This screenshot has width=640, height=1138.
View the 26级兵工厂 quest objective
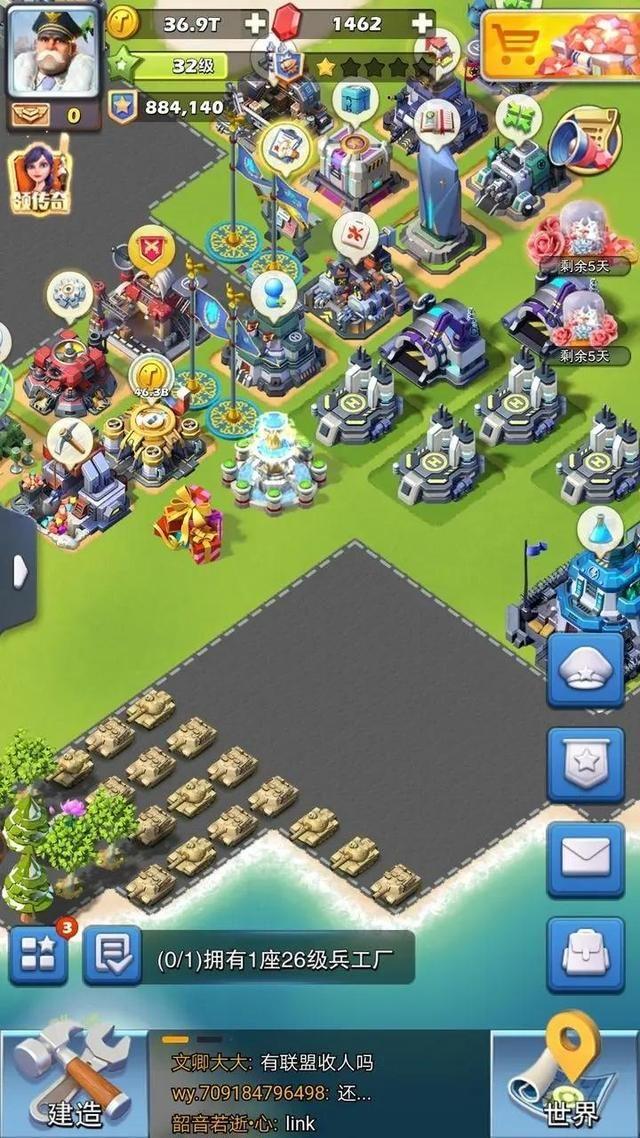click(x=275, y=959)
